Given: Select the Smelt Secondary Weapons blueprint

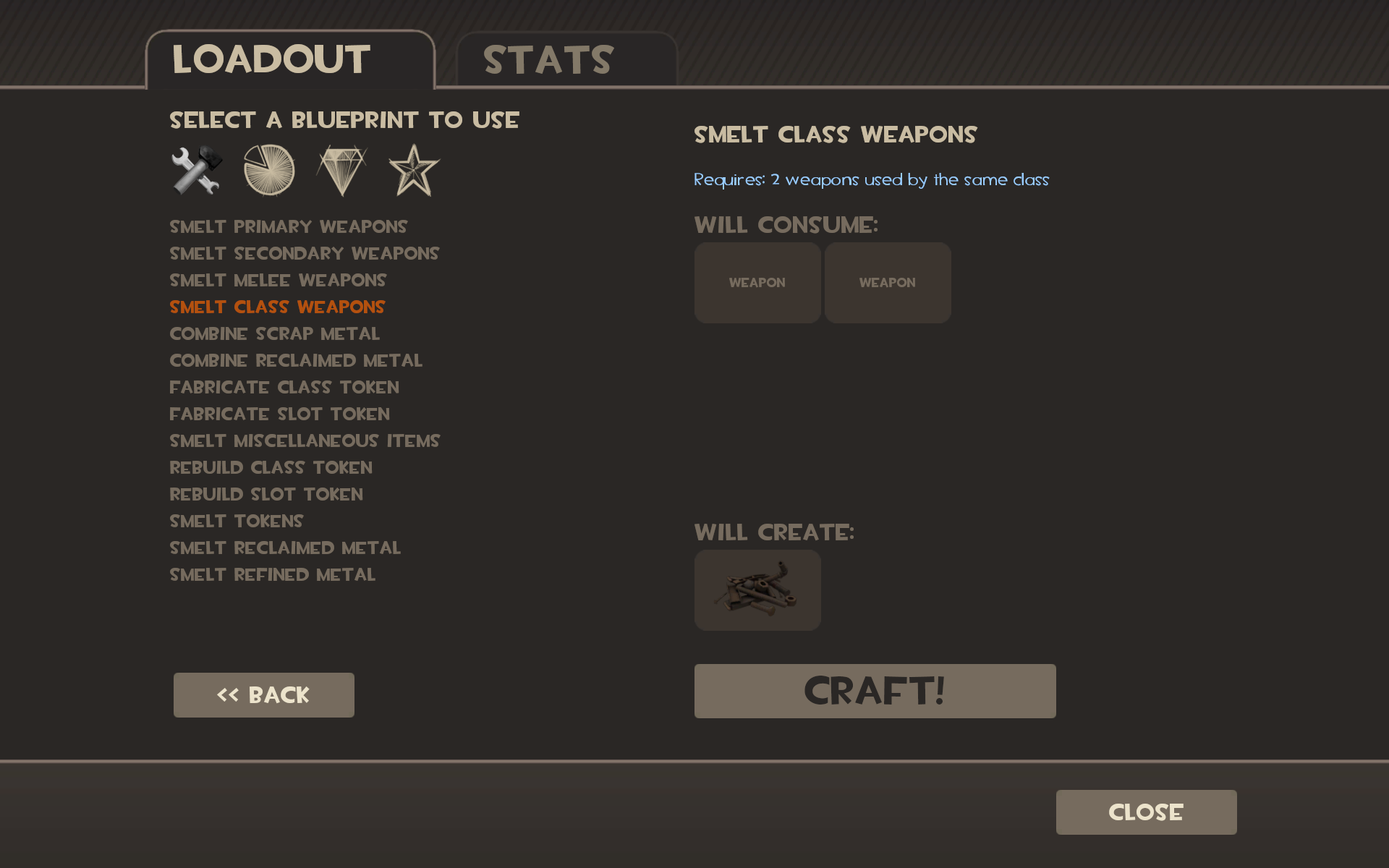Looking at the screenshot, I should pyautogui.click(x=304, y=253).
